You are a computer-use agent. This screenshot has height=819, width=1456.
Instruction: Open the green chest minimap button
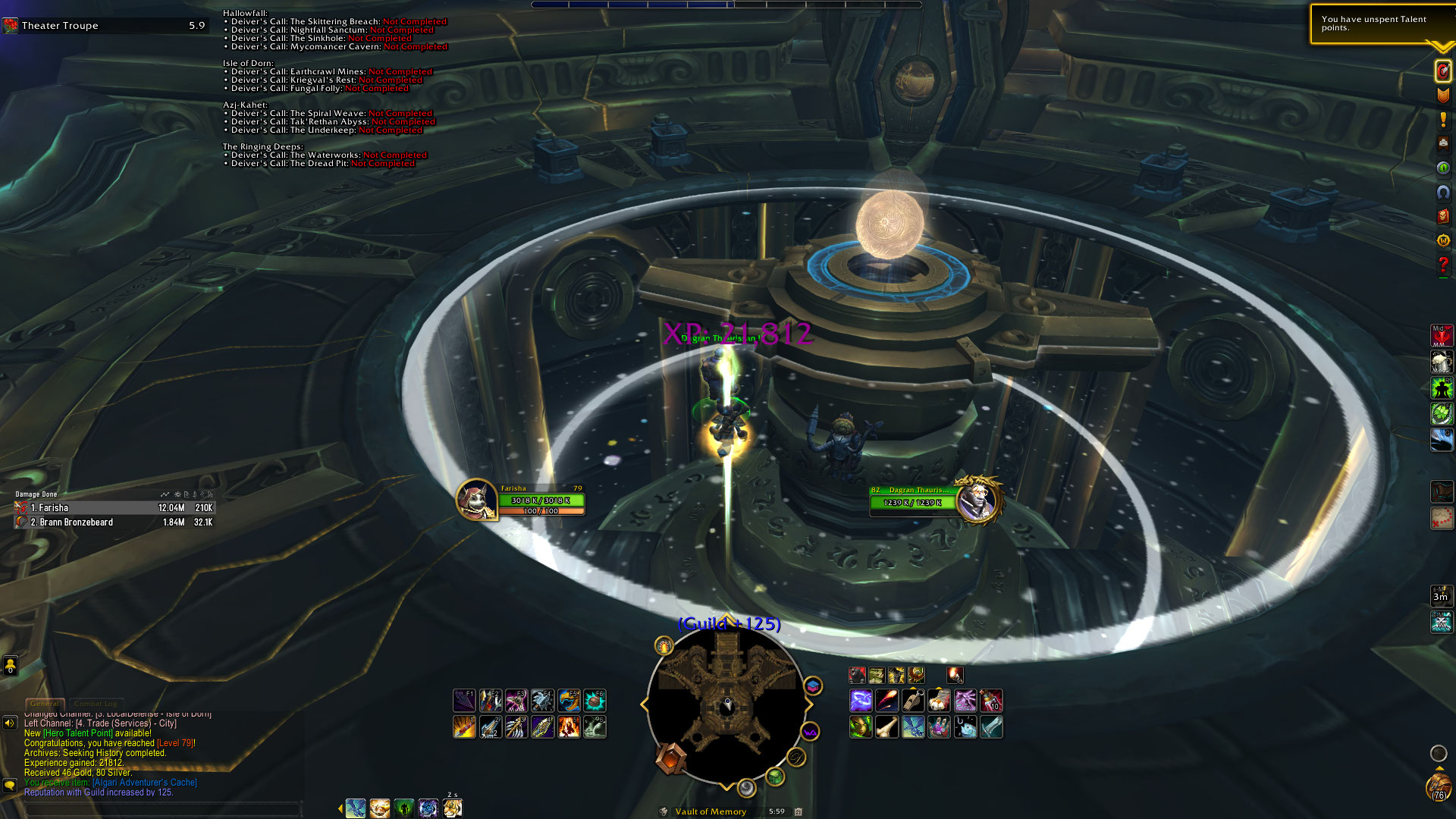coord(774,776)
